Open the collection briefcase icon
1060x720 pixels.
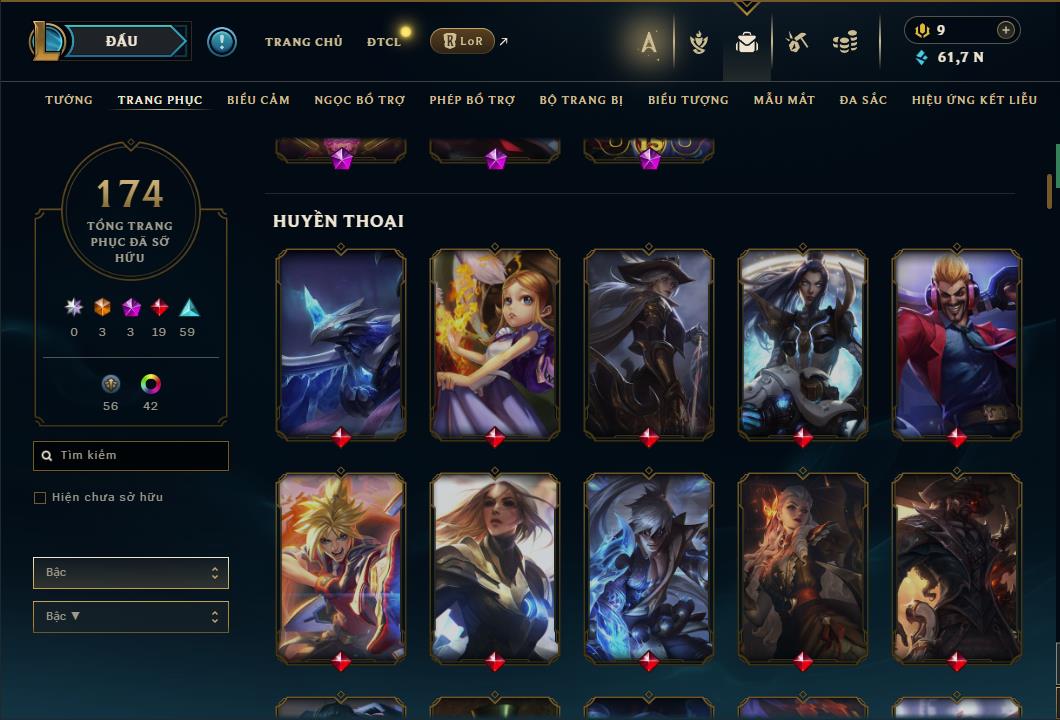746,42
